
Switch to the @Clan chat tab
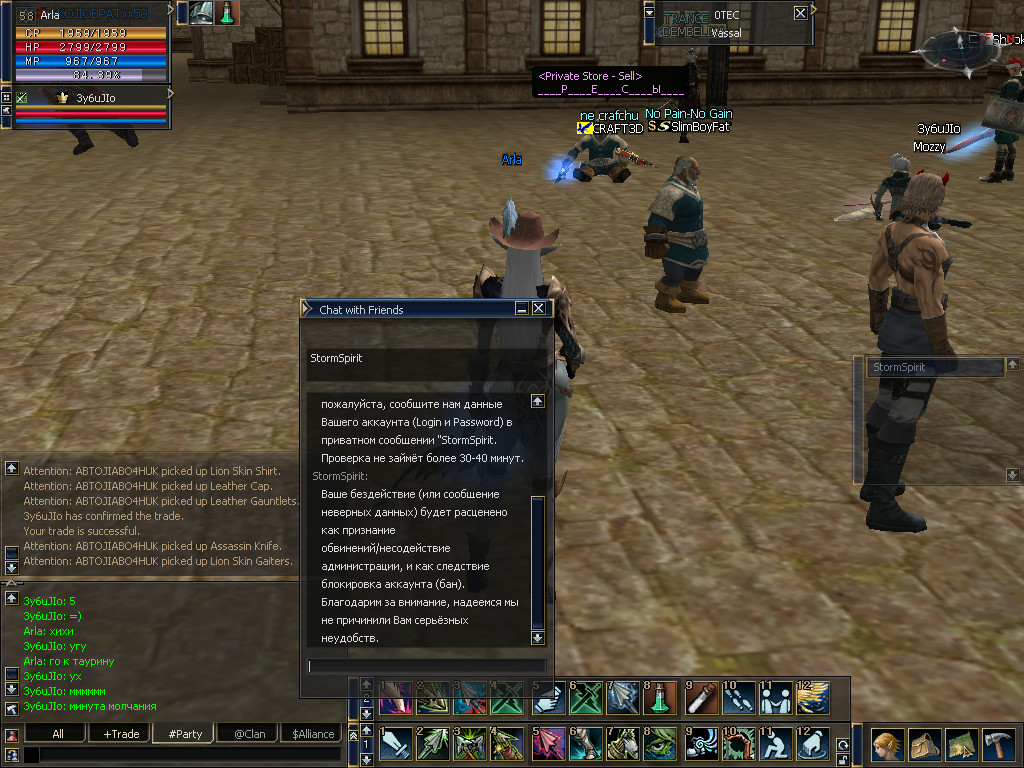pyautogui.click(x=249, y=733)
